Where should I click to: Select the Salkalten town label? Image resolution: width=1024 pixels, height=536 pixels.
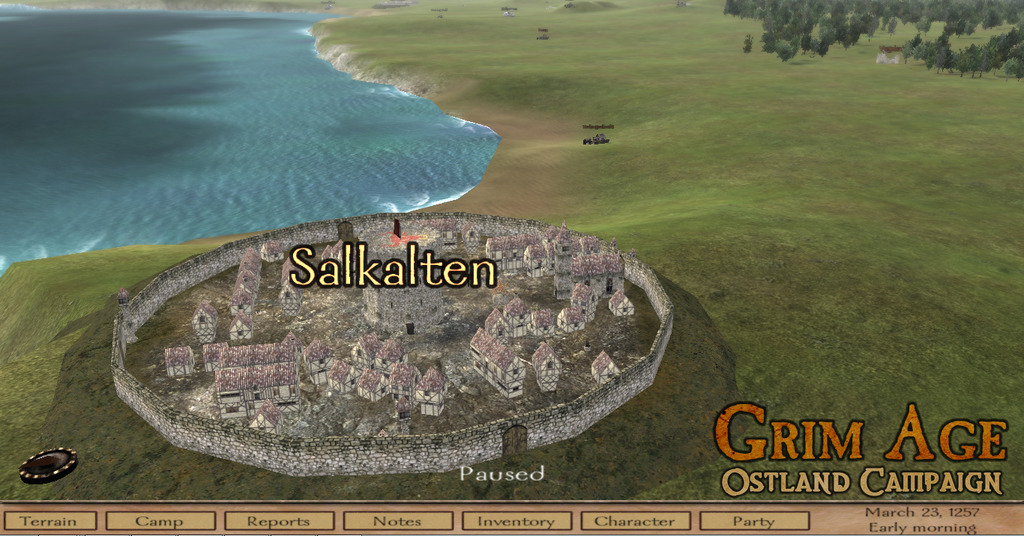click(x=393, y=268)
